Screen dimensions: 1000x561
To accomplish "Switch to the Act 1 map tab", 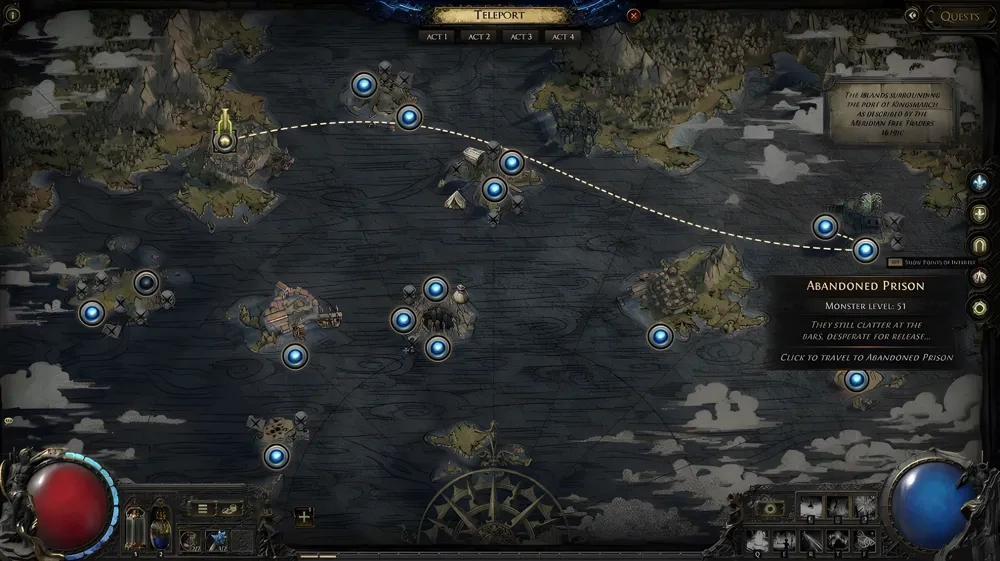I will pos(437,37).
